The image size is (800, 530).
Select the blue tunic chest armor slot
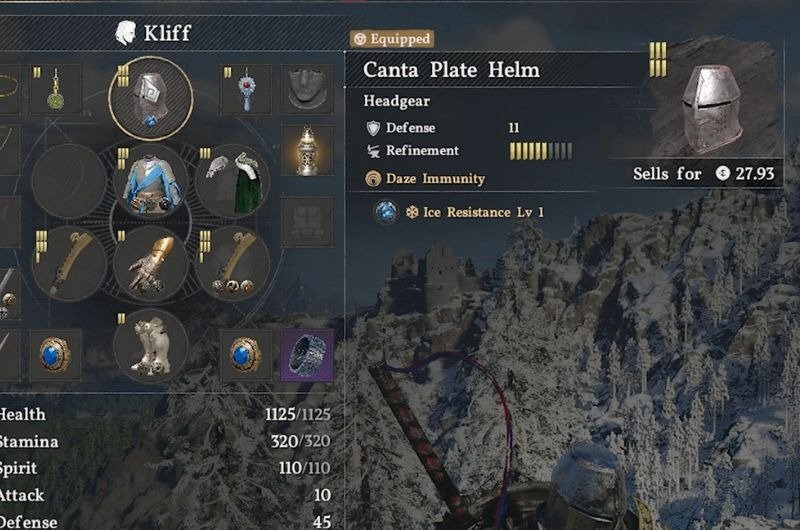point(150,181)
